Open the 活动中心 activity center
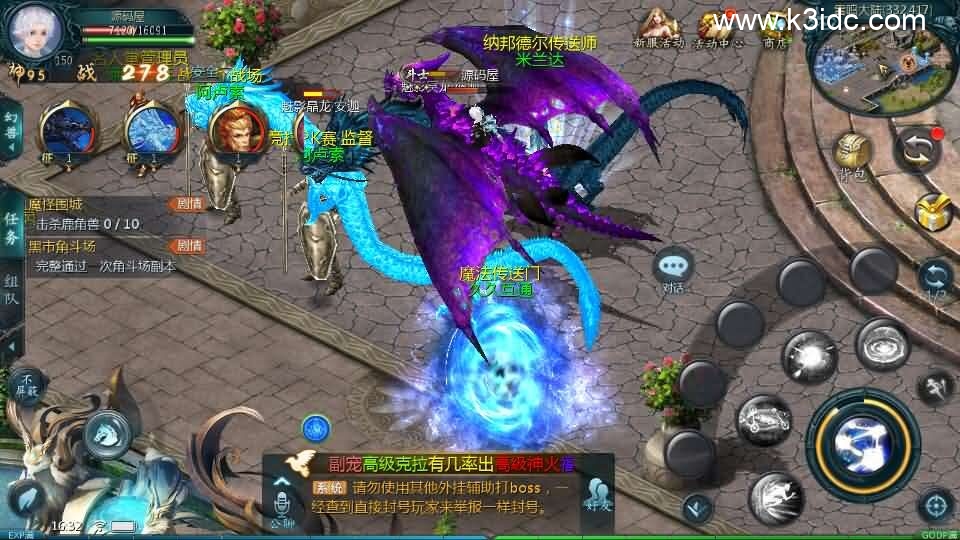 (720, 27)
